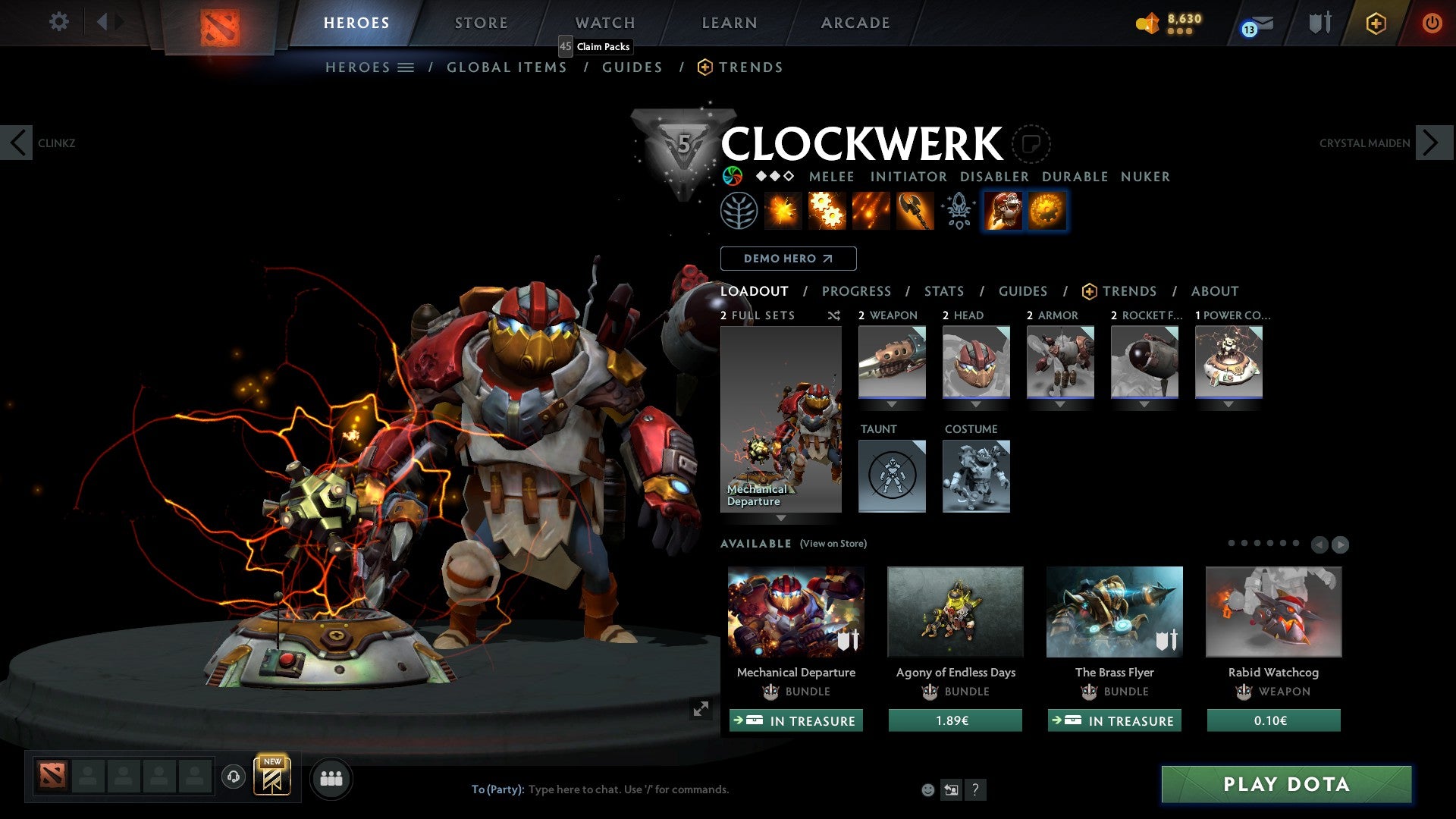Open the settings gear icon
The image size is (1456, 819).
click(x=58, y=22)
